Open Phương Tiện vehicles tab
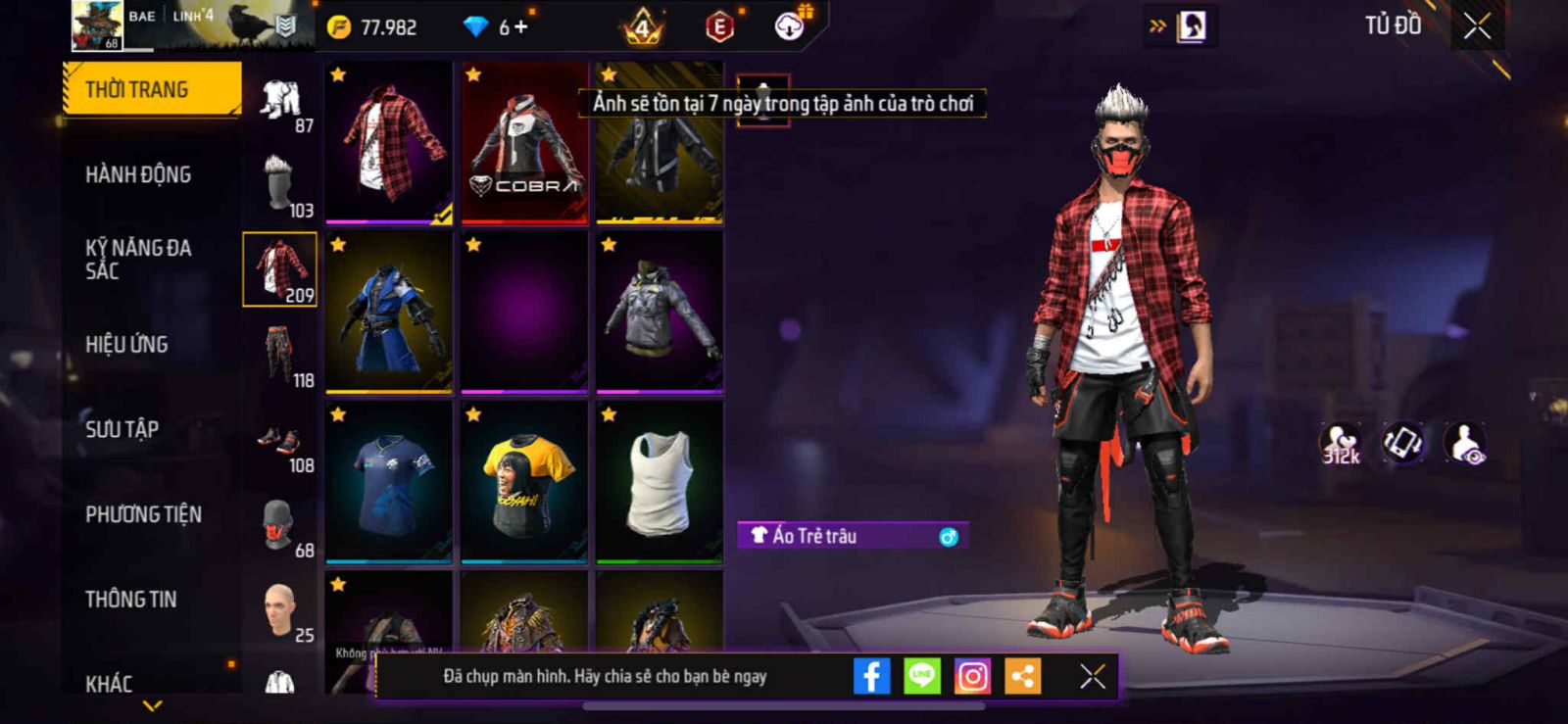This screenshot has height=724, width=1568. tap(143, 514)
